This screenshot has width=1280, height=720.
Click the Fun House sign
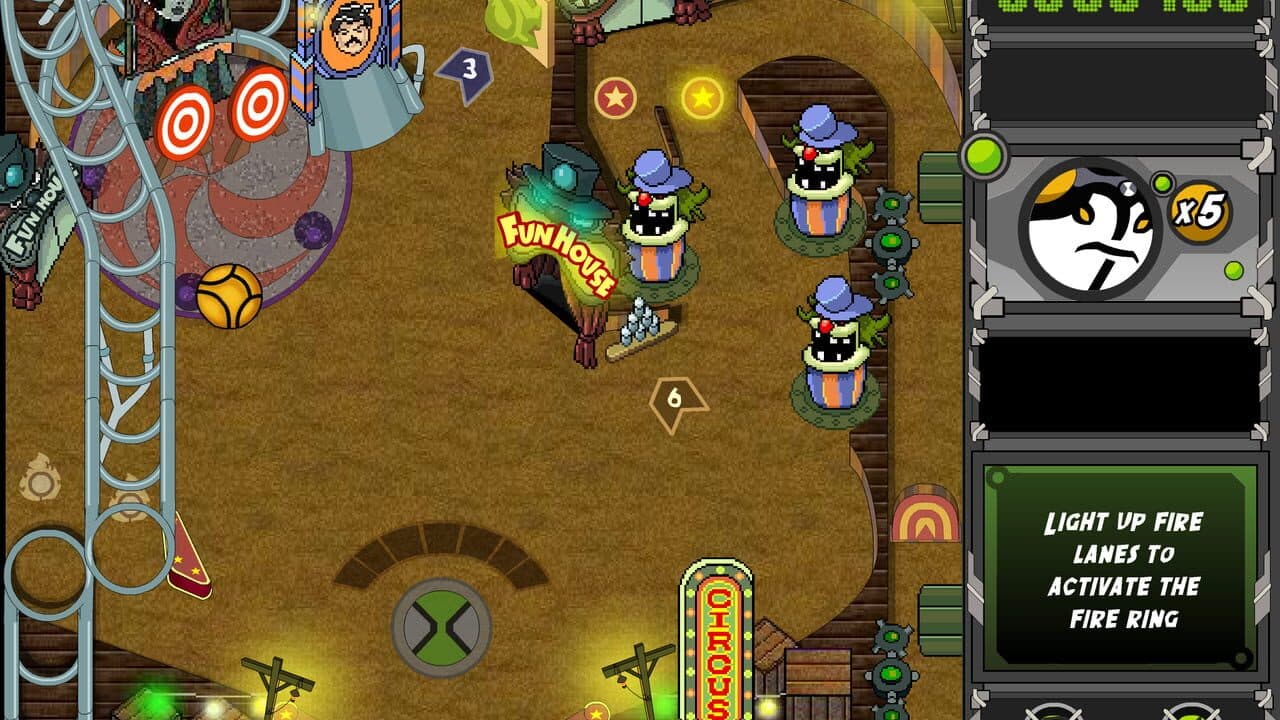tap(553, 252)
